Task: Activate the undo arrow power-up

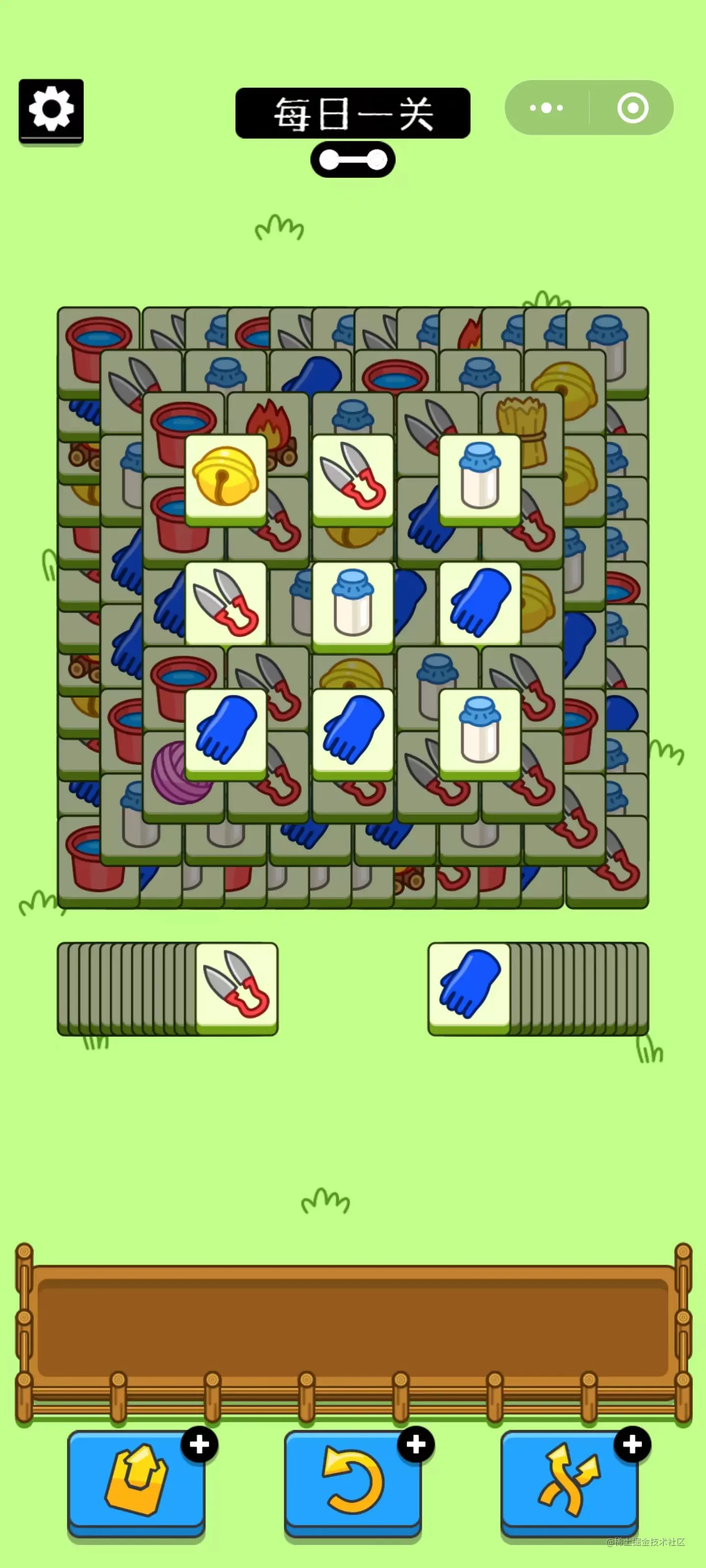Action: [353, 1480]
